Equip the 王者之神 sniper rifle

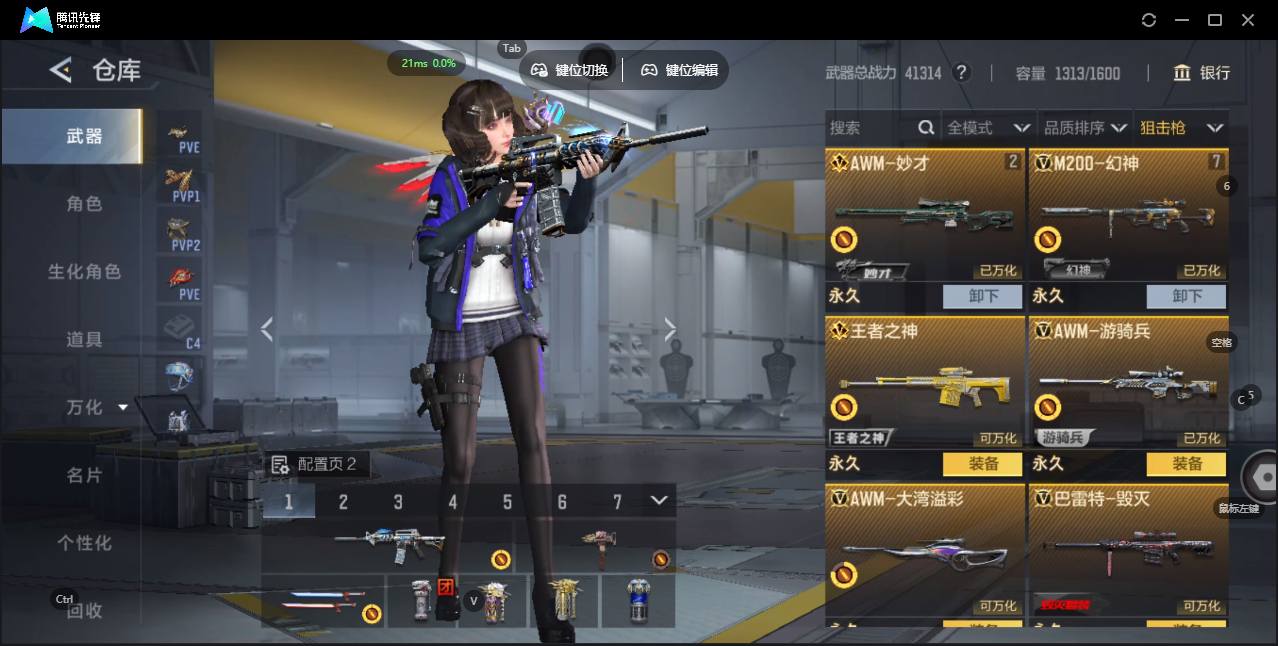tap(983, 464)
